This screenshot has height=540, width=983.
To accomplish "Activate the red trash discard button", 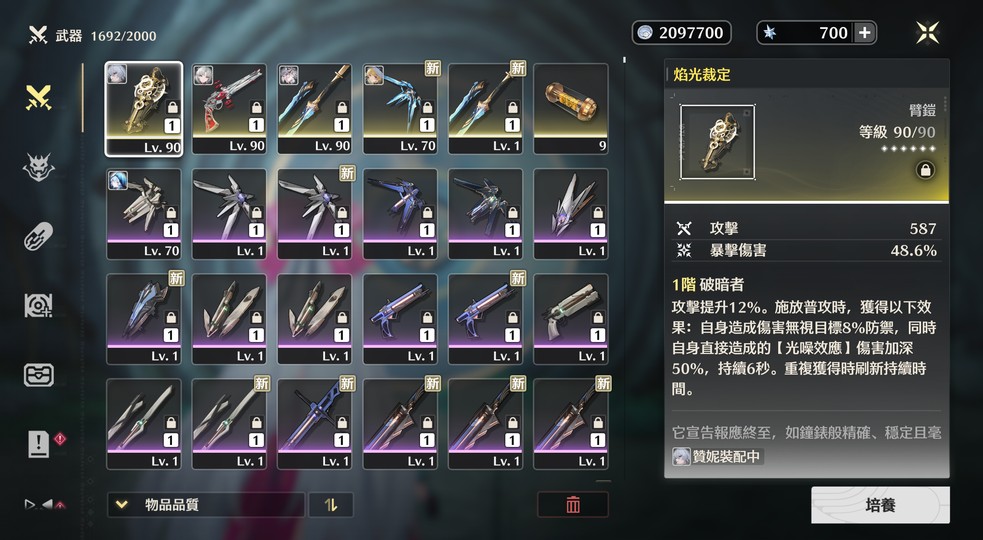I will pos(573,505).
